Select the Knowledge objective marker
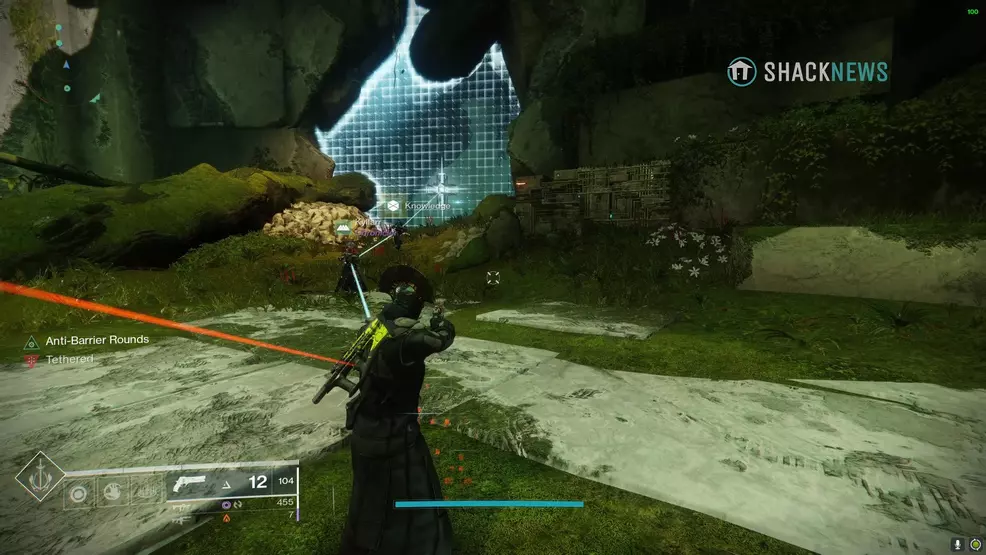 click(x=394, y=206)
